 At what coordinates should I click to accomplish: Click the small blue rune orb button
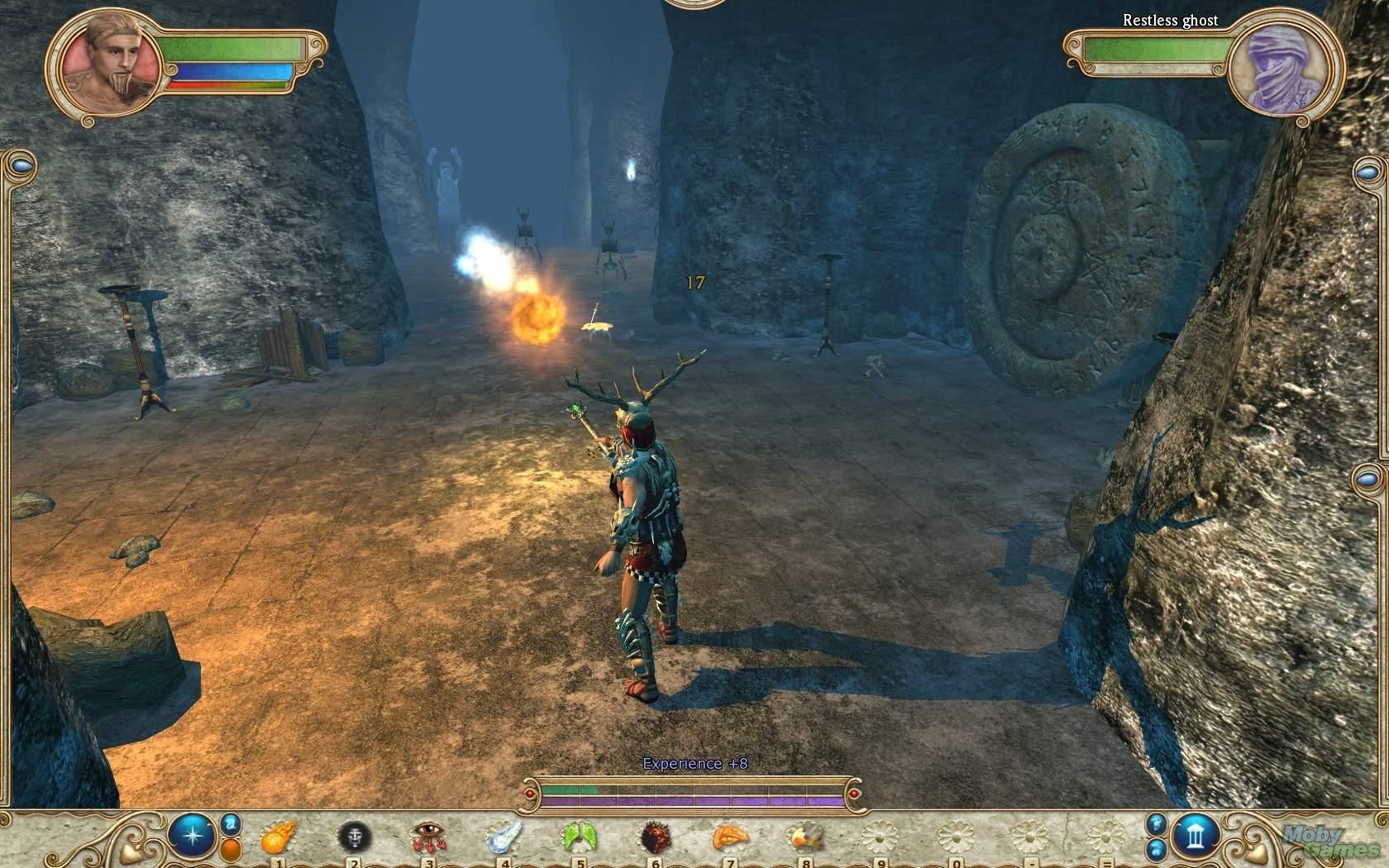click(231, 823)
